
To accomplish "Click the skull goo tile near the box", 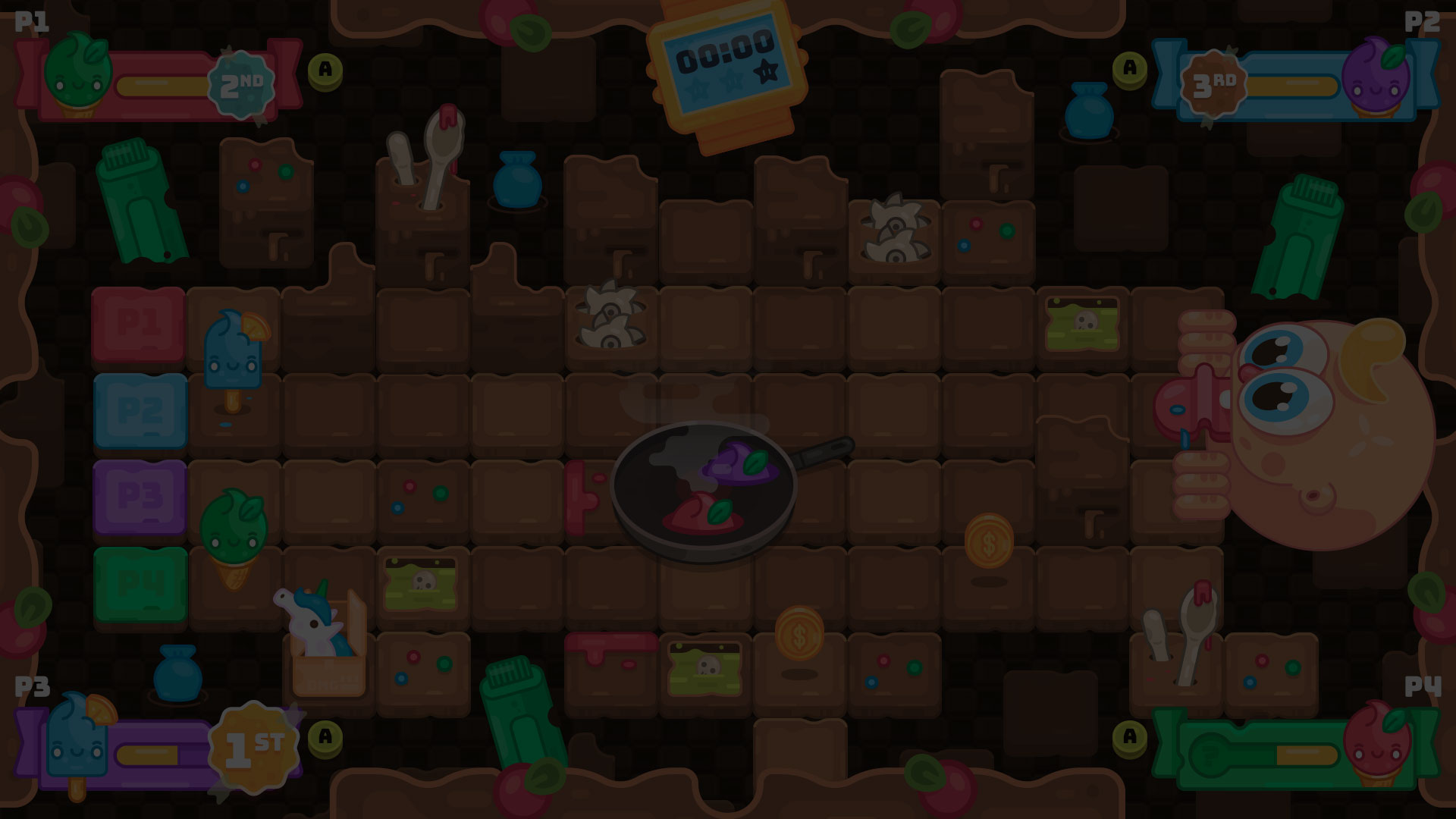I will tap(419, 582).
